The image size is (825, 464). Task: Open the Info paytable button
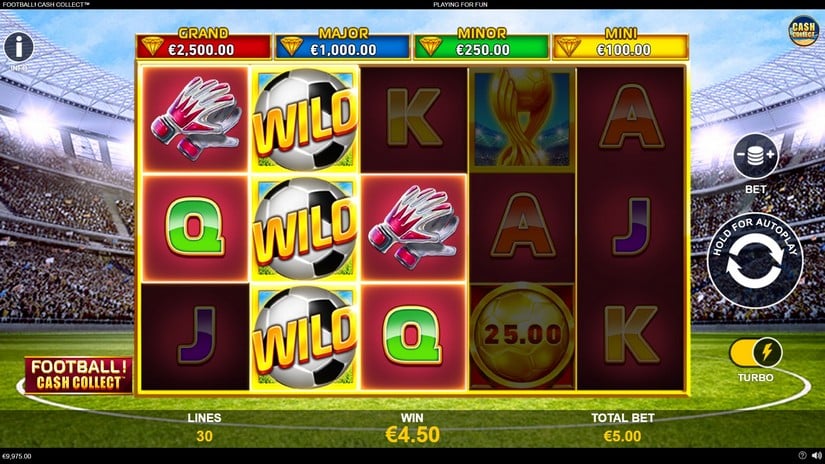pyautogui.click(x=19, y=46)
